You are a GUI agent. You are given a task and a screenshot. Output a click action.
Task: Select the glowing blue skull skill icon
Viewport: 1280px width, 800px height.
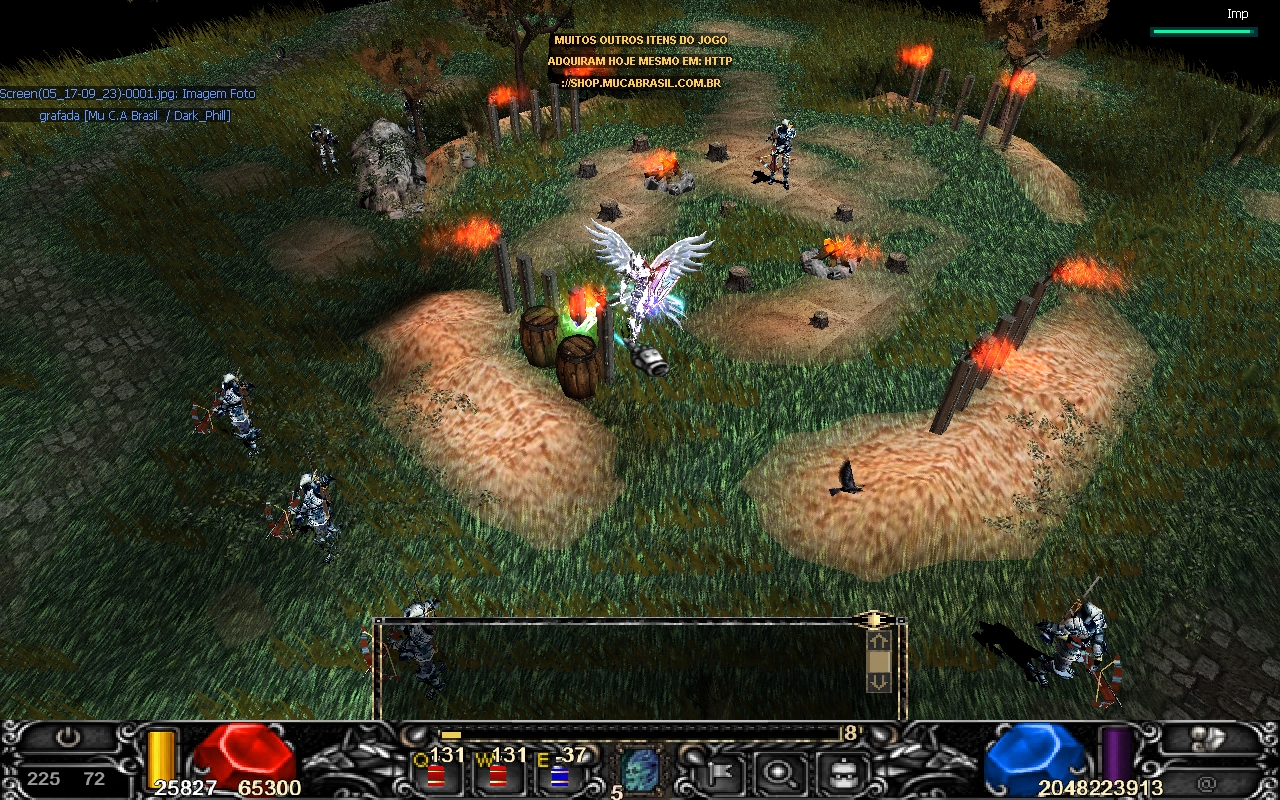640,770
